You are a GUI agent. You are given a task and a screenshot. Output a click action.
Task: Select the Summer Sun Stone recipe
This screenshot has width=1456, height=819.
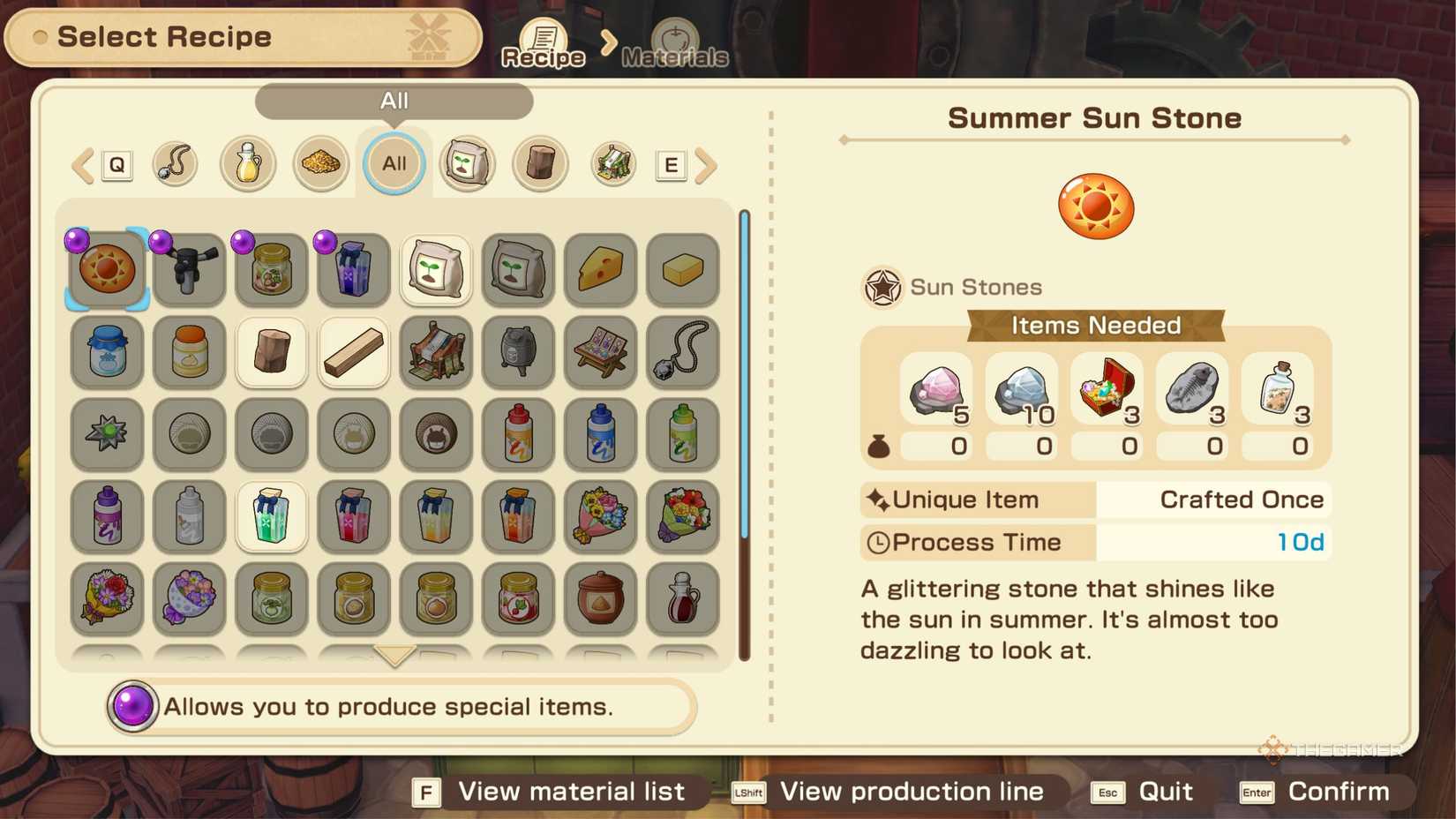(x=106, y=269)
